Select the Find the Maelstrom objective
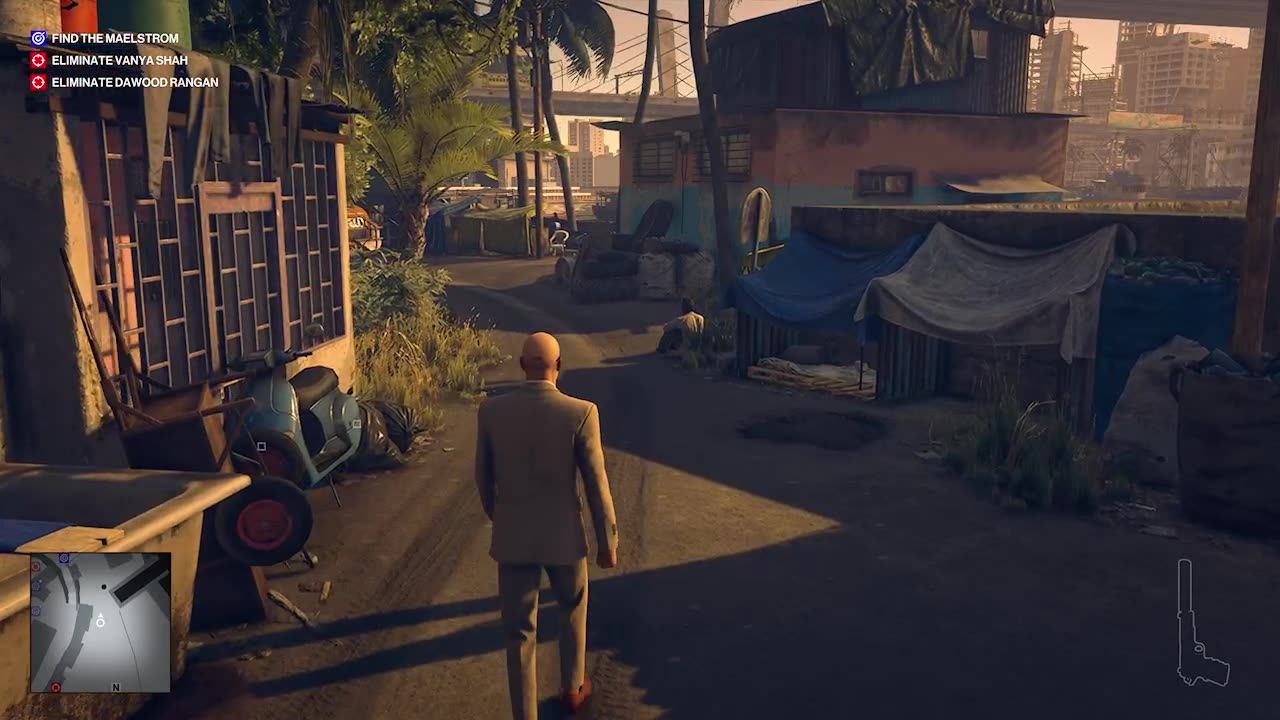The height and width of the screenshot is (720, 1280). (114, 38)
